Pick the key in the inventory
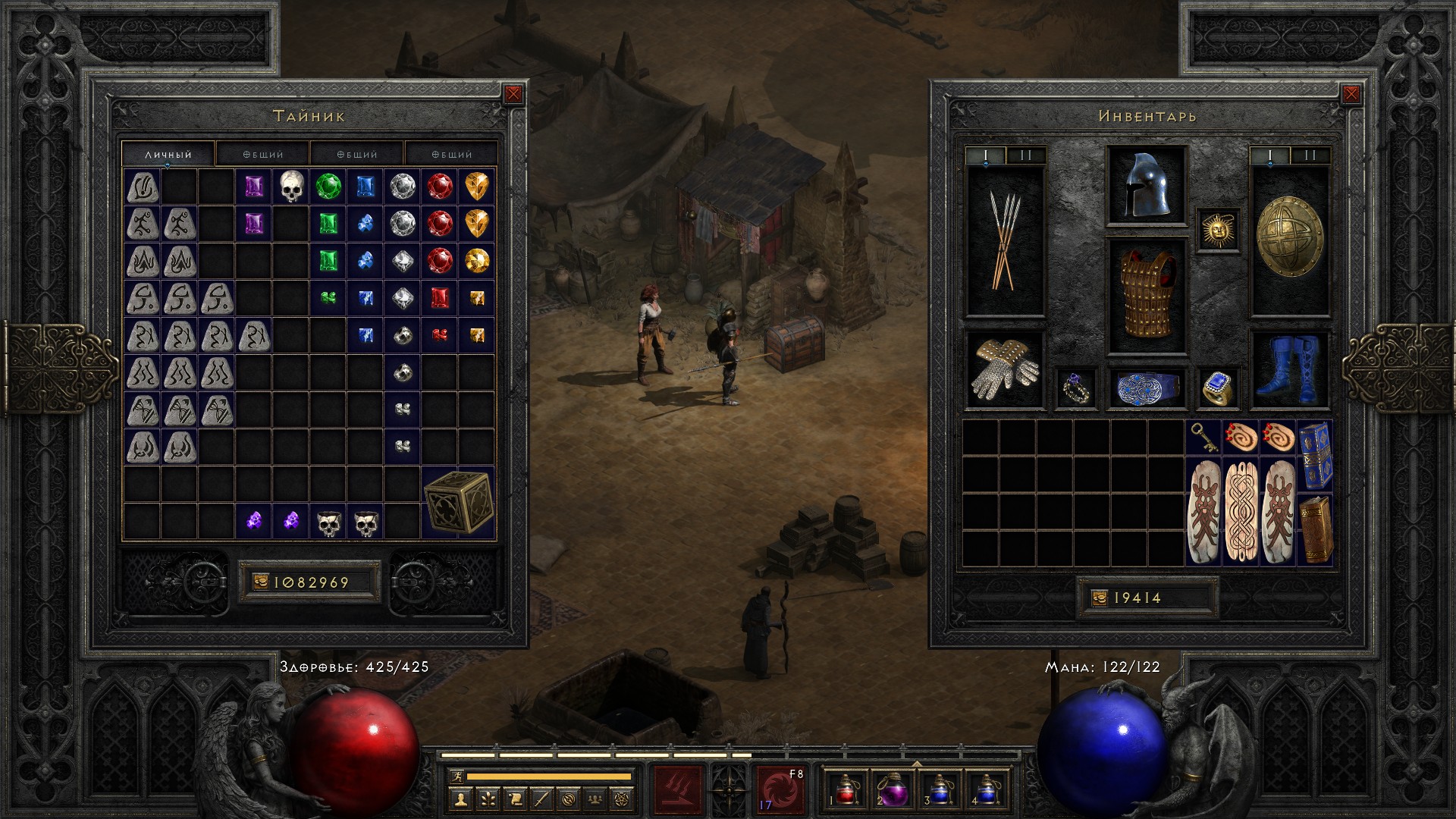The height and width of the screenshot is (819, 1456). click(1203, 438)
